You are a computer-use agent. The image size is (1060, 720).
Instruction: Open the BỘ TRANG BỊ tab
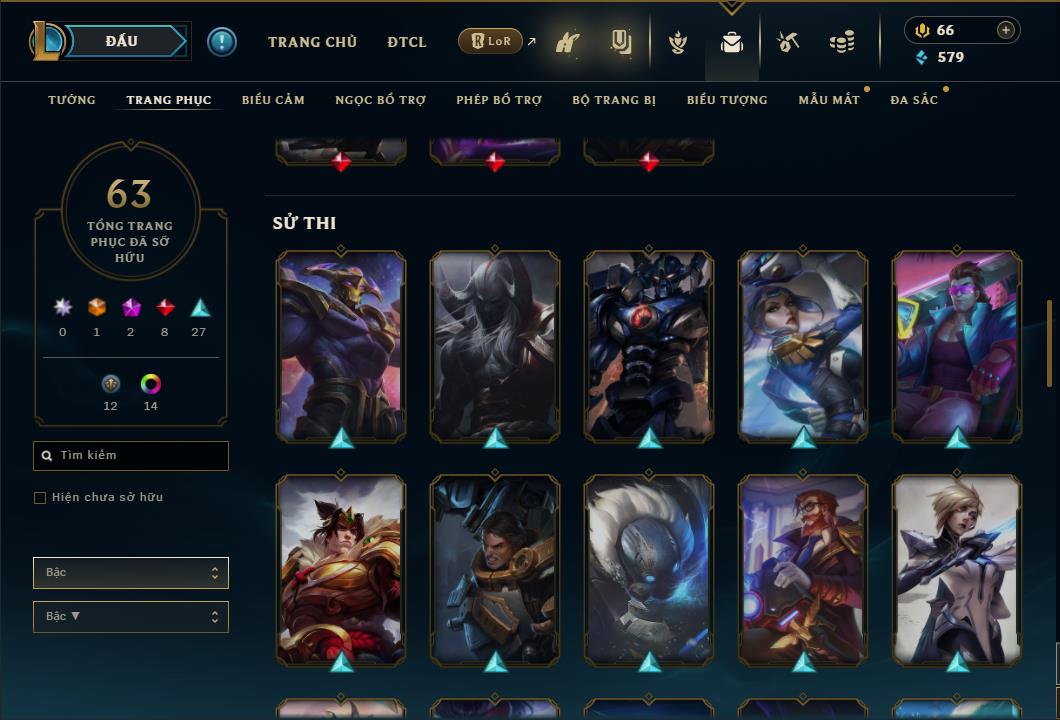point(614,100)
